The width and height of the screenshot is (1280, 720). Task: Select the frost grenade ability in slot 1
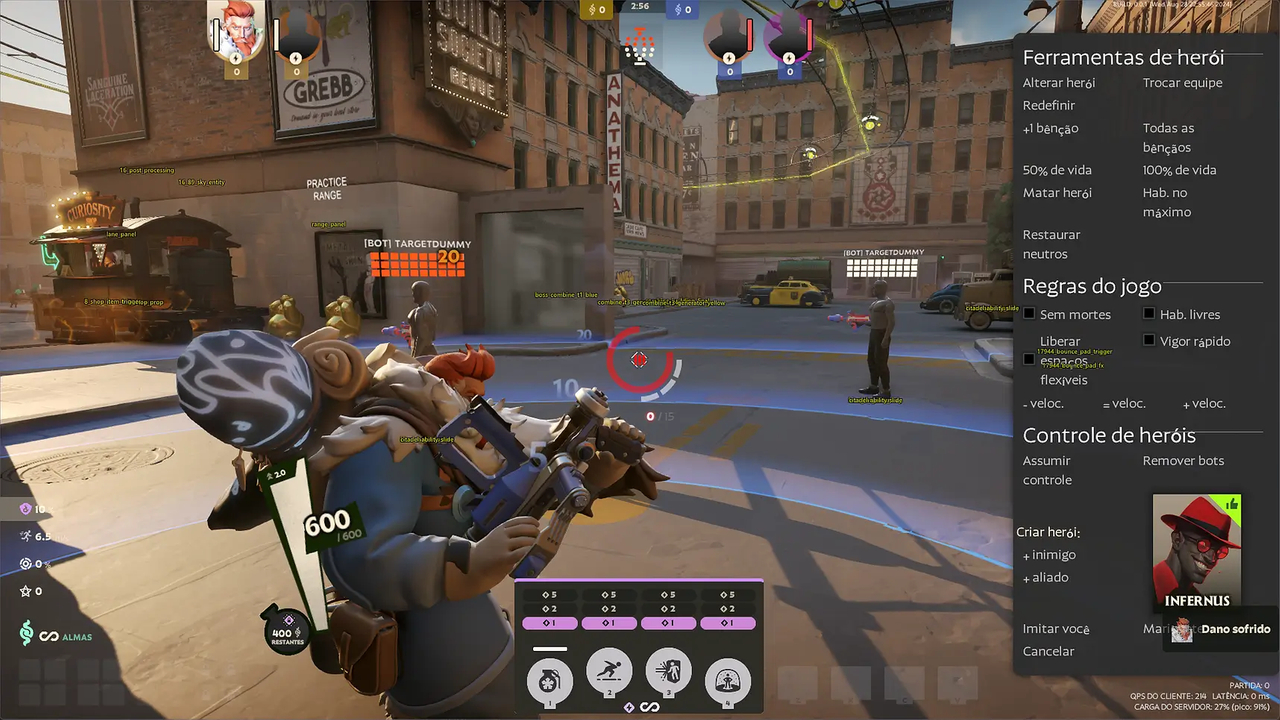[548, 683]
